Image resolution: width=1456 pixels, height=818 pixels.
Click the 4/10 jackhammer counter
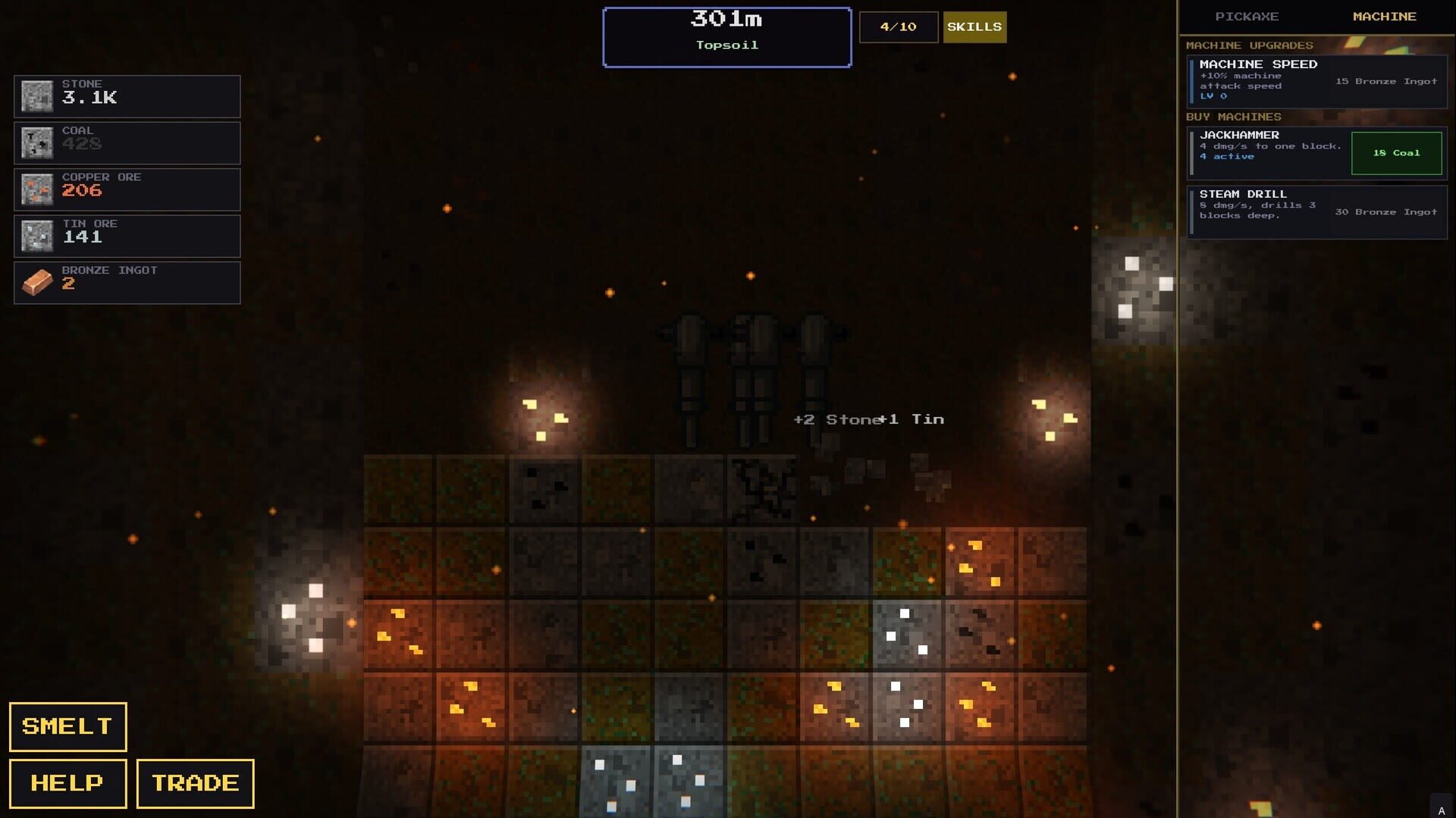pos(898,27)
